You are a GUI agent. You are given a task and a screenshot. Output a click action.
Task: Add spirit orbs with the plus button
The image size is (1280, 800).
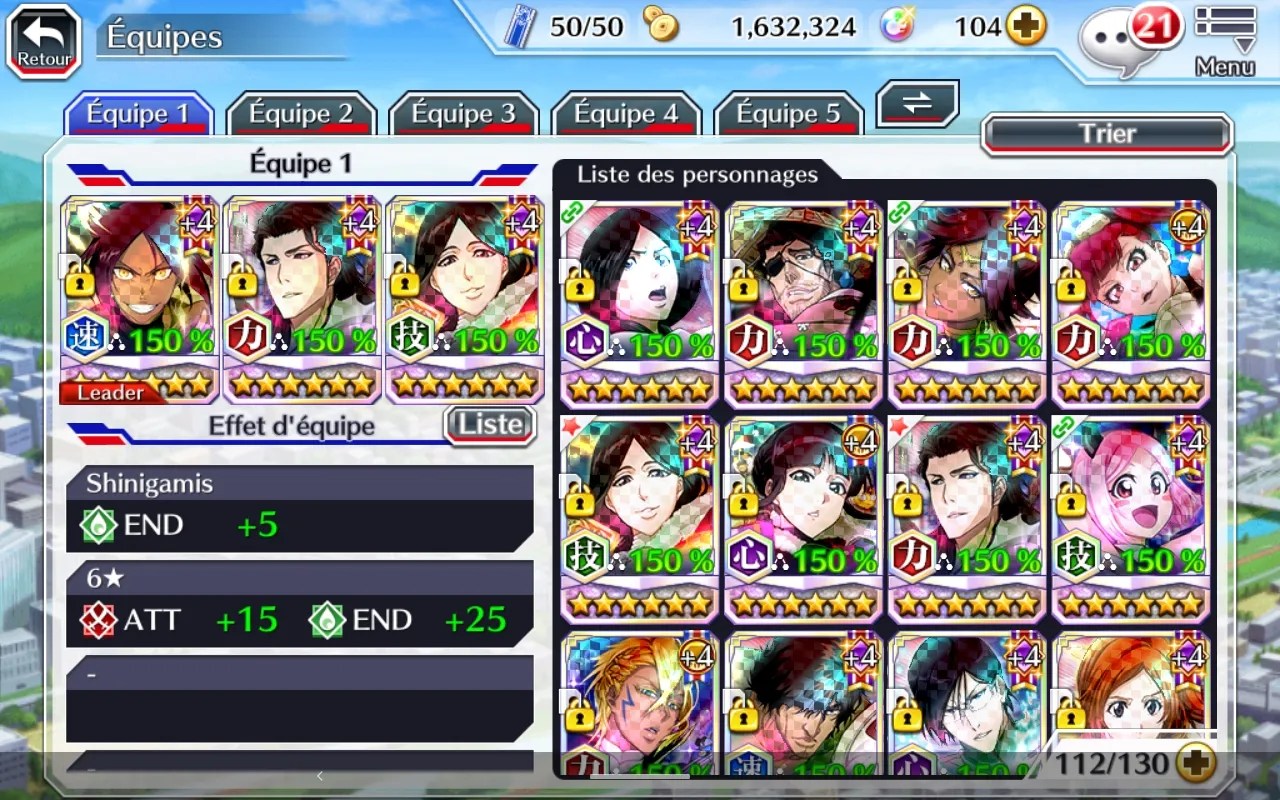coord(1026,27)
